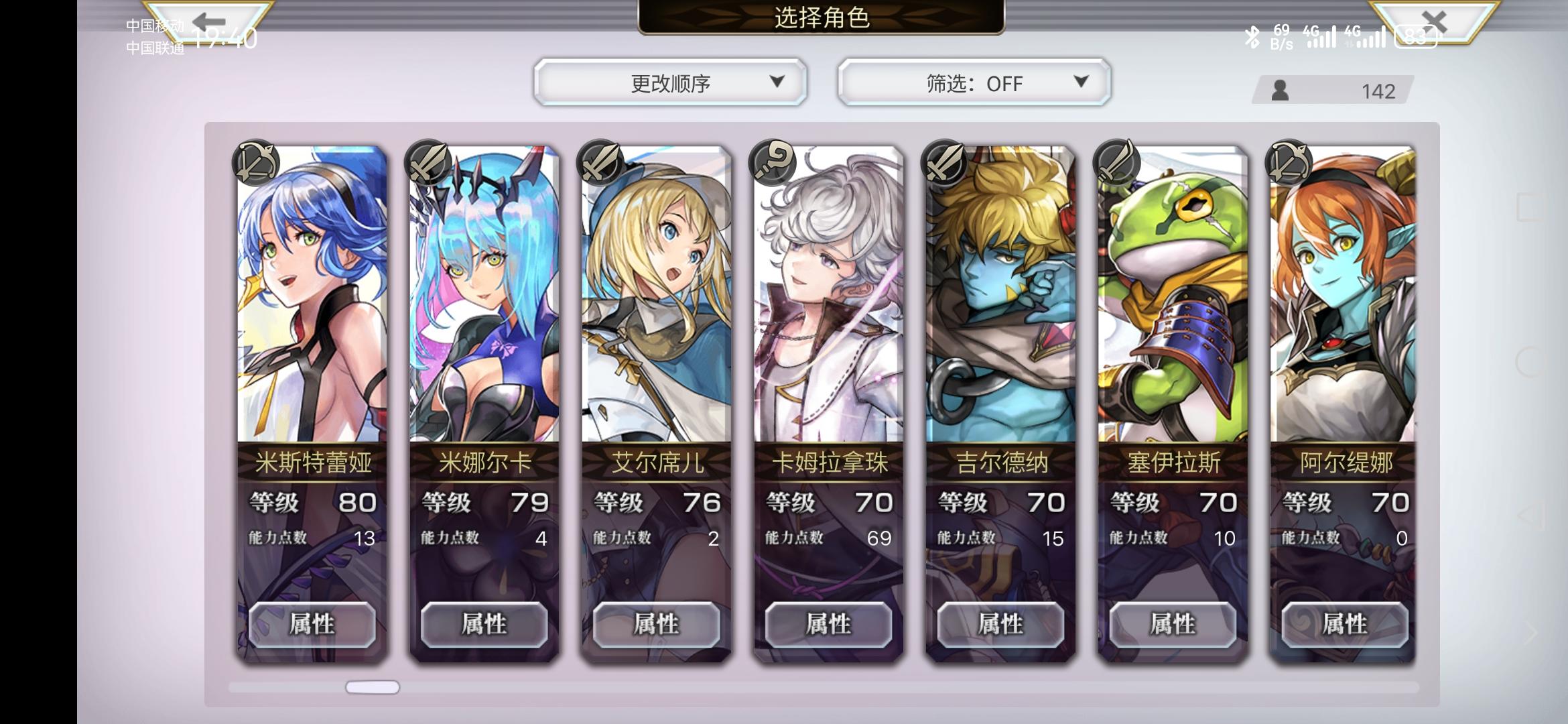The image size is (1568, 724).
Task: Open 属性 stats for 阿尔缇娜
Action: 1341,623
